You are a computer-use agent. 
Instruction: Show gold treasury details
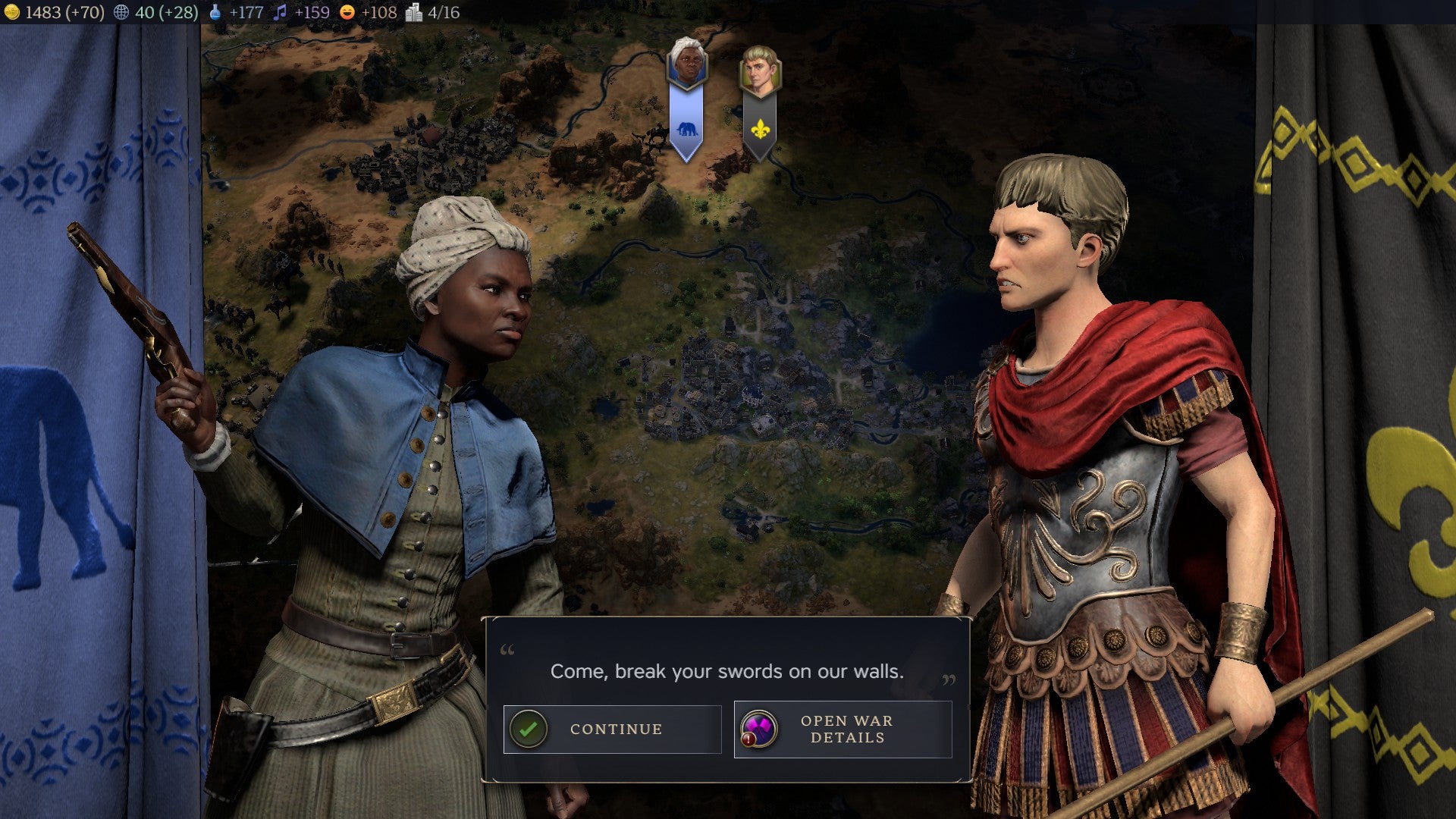pyautogui.click(x=53, y=12)
